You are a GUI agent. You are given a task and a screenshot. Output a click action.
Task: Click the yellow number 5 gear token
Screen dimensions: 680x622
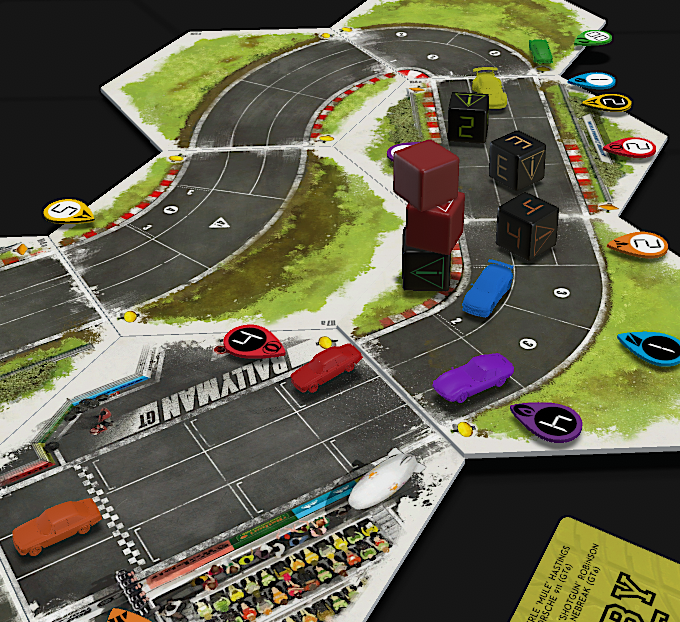[68, 211]
